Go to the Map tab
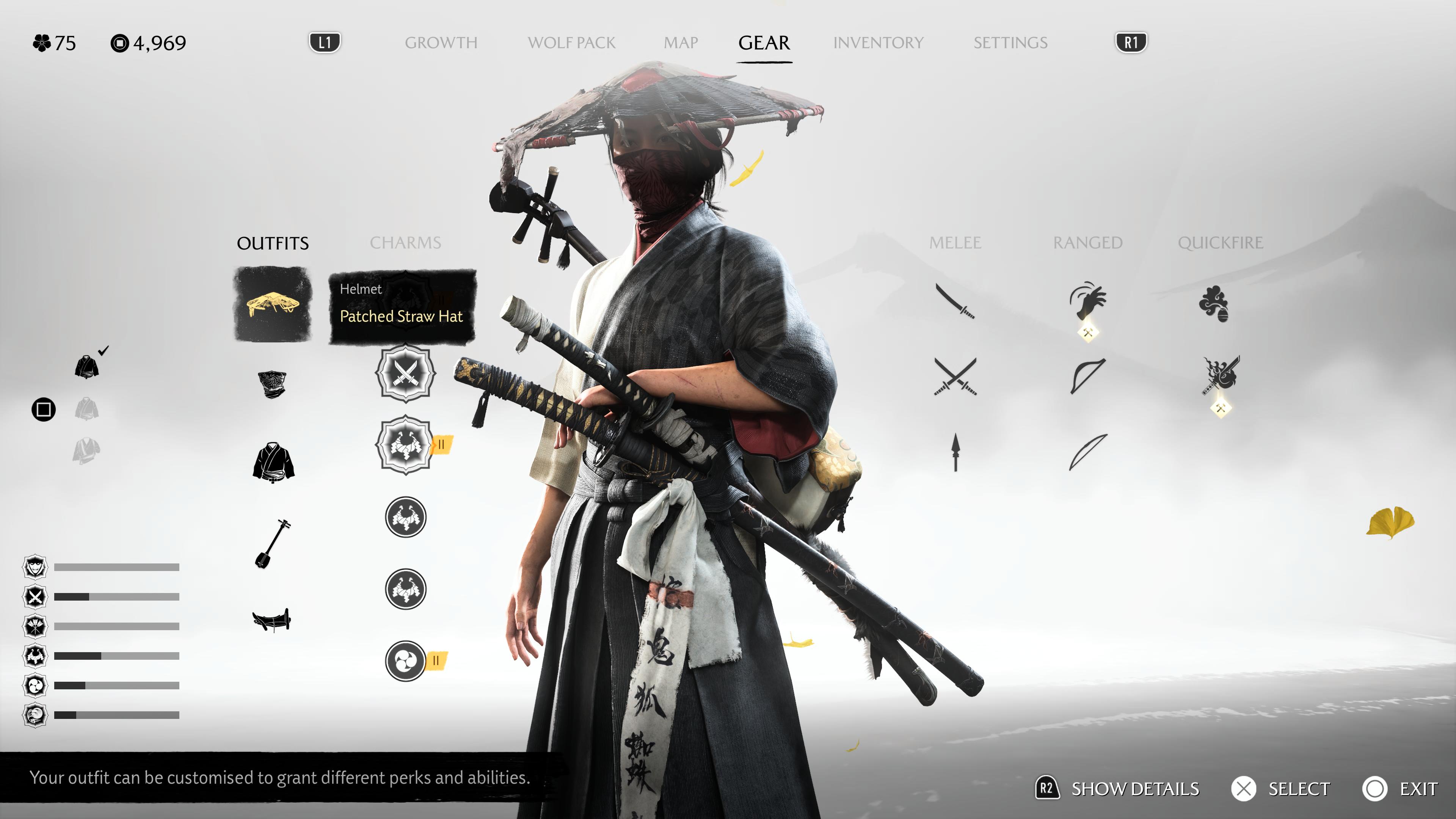The height and width of the screenshot is (819, 1456). click(x=681, y=42)
